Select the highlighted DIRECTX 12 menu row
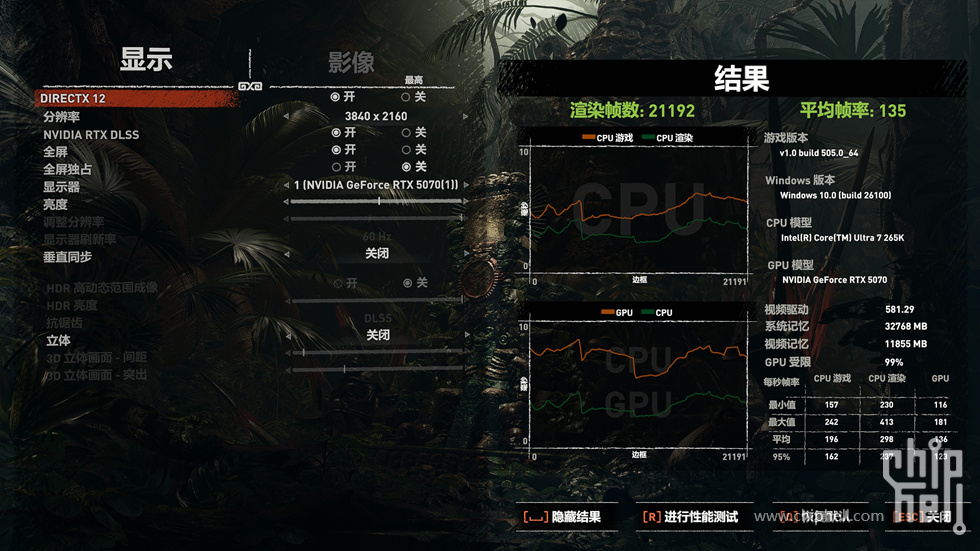This screenshot has width=980, height=551. coord(74,99)
